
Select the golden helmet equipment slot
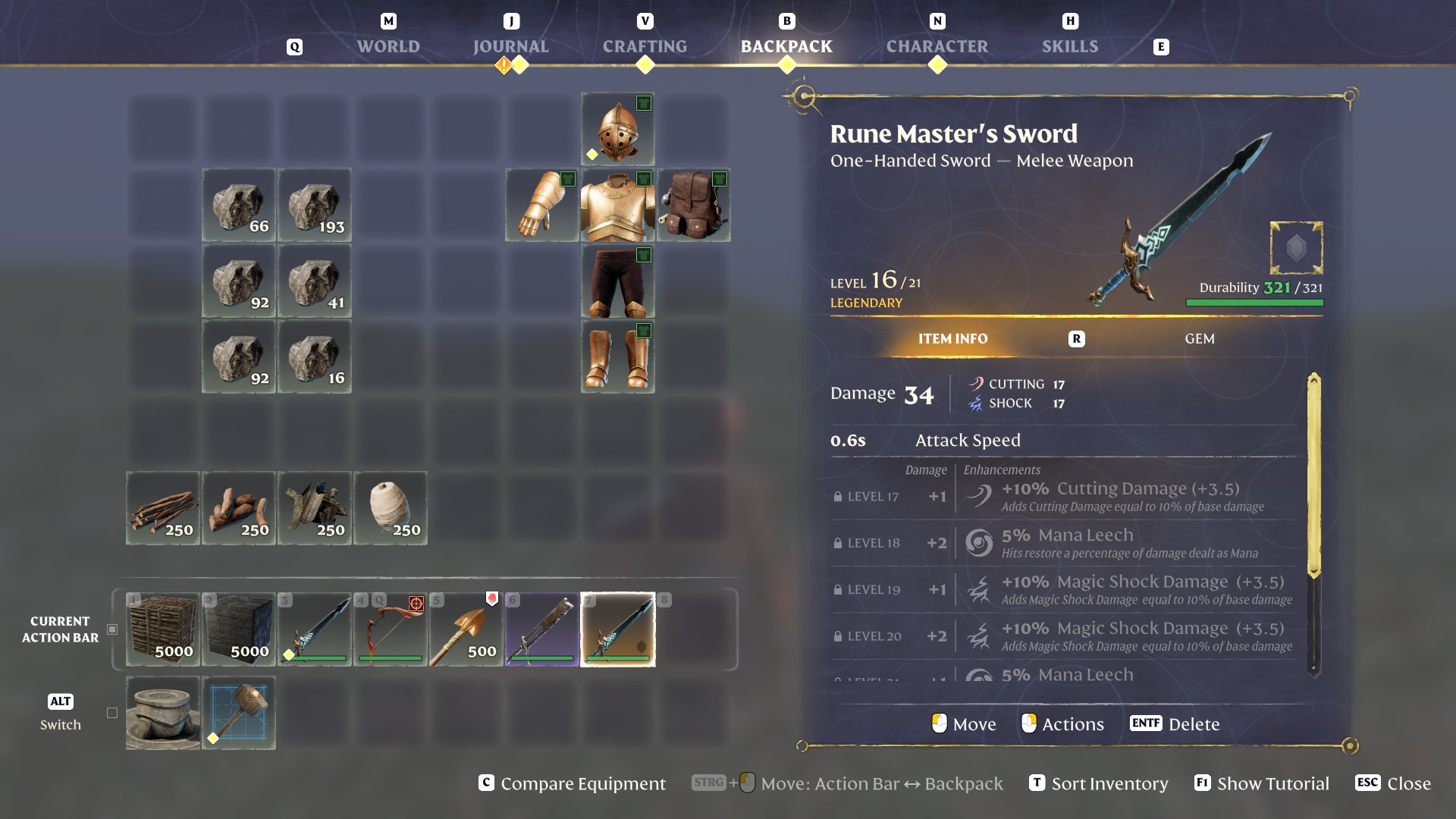point(617,129)
